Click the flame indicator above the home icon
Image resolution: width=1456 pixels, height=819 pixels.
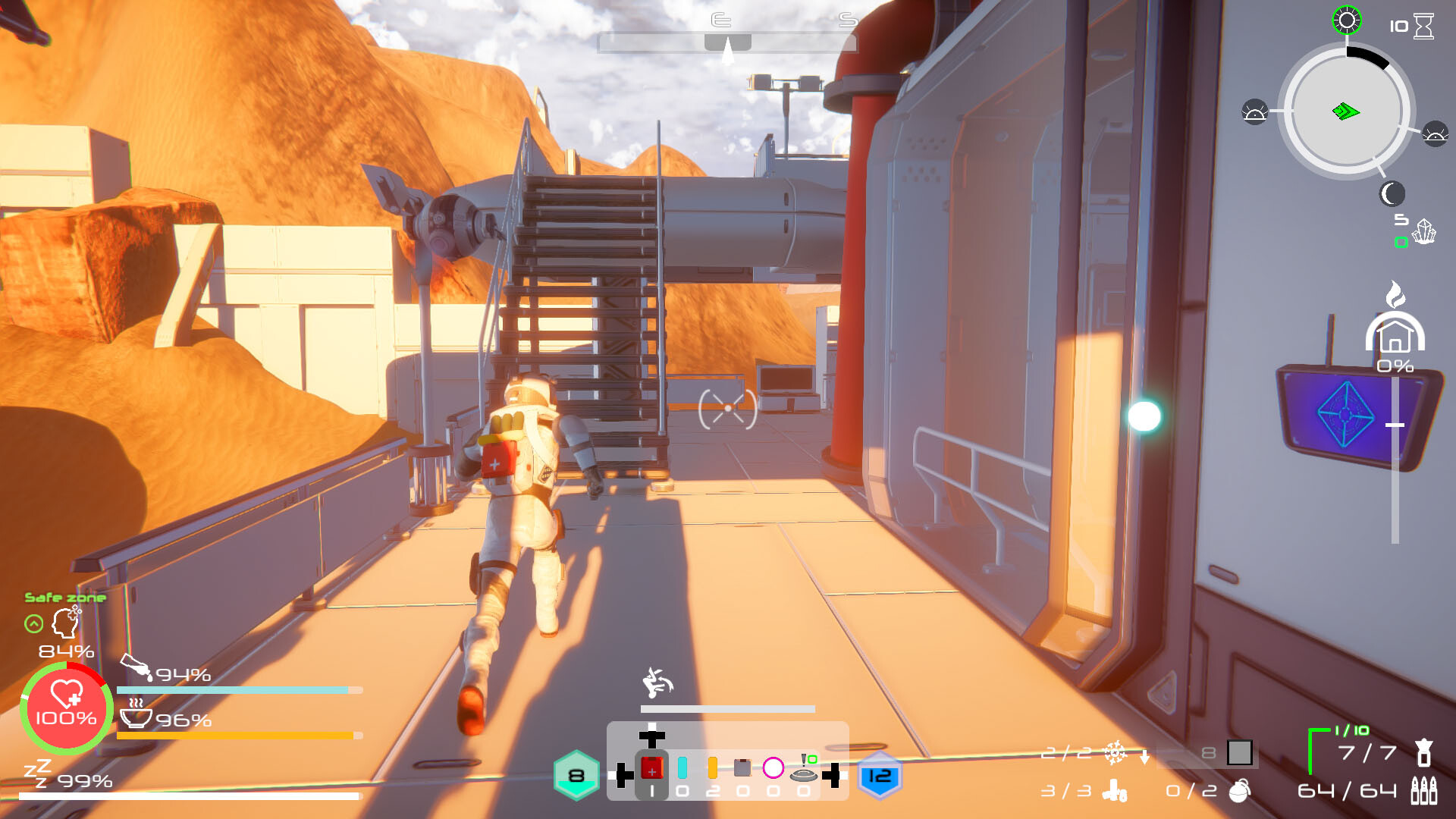pos(1394,294)
